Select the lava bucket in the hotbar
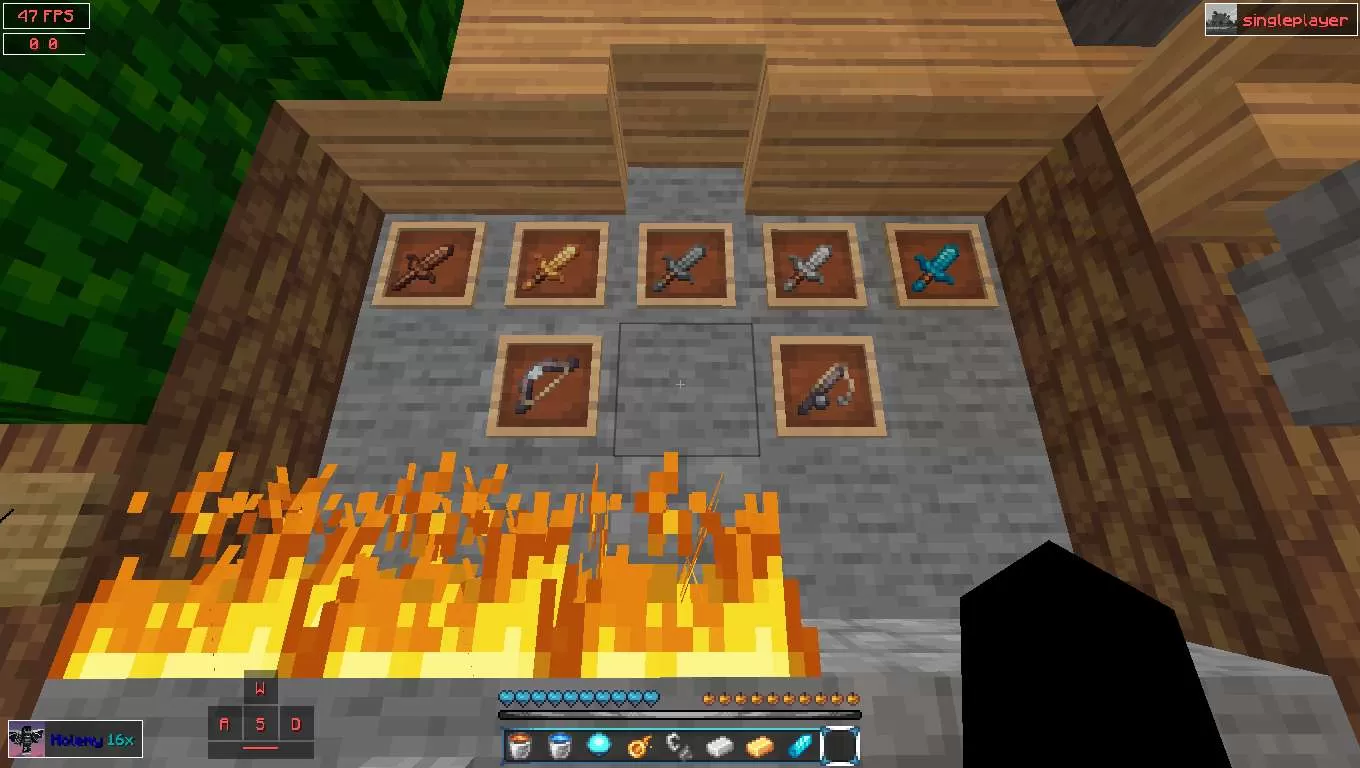Screen dimensions: 1360x768 point(519,745)
